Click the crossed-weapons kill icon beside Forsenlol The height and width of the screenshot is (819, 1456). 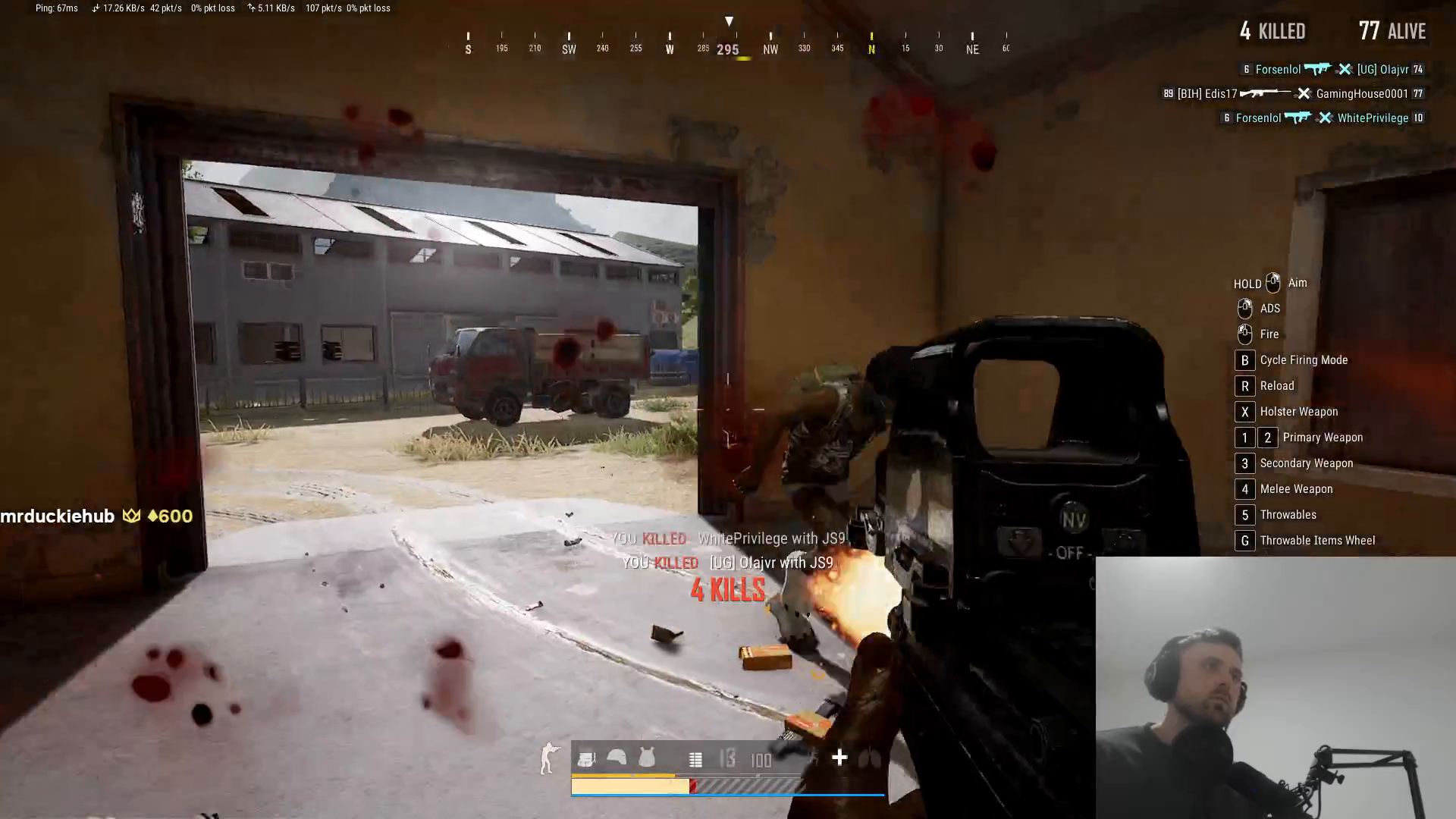[x=1345, y=69]
